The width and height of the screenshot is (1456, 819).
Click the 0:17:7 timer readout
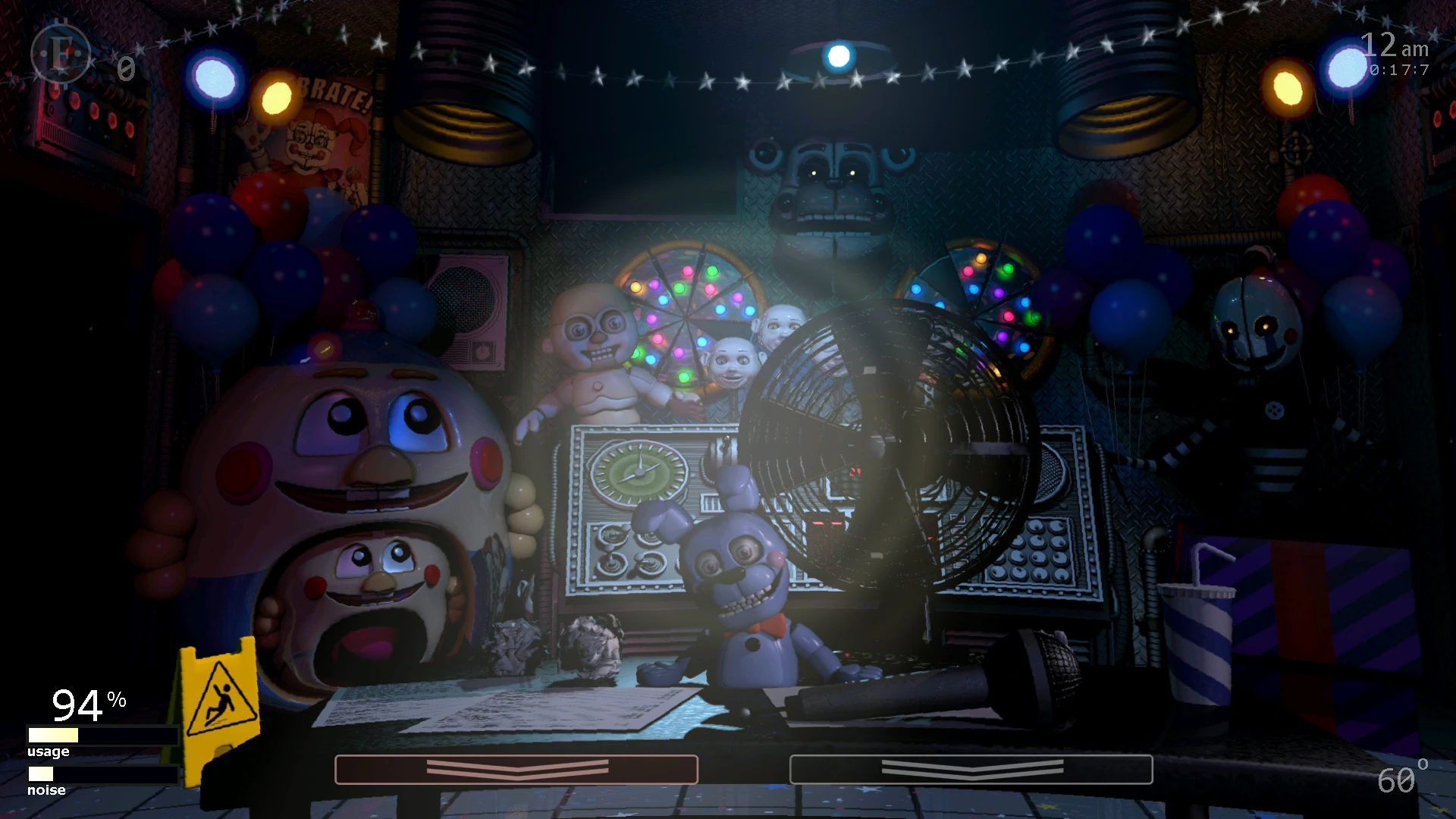(1400, 72)
